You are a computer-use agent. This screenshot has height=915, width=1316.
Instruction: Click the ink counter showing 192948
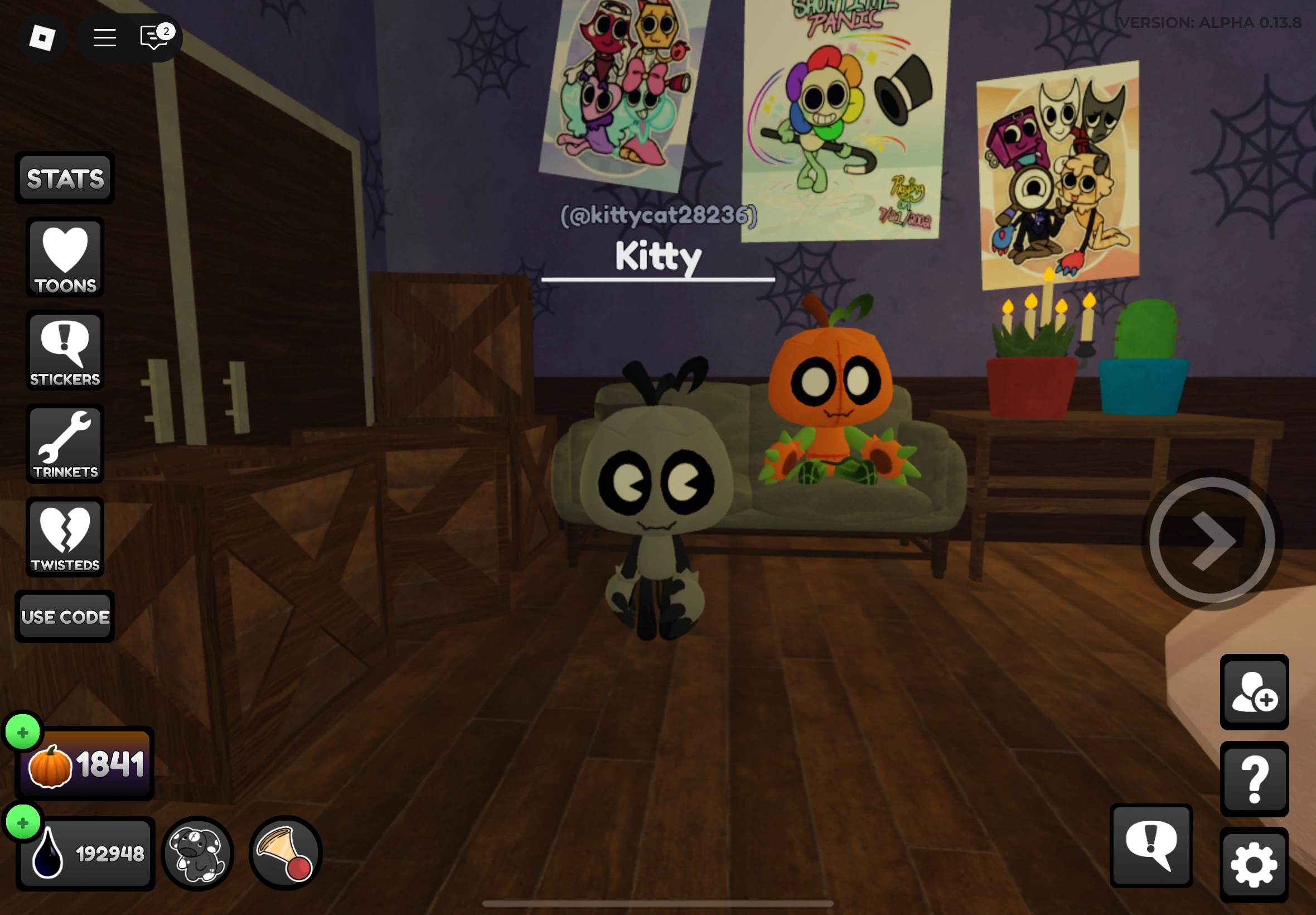(x=86, y=853)
